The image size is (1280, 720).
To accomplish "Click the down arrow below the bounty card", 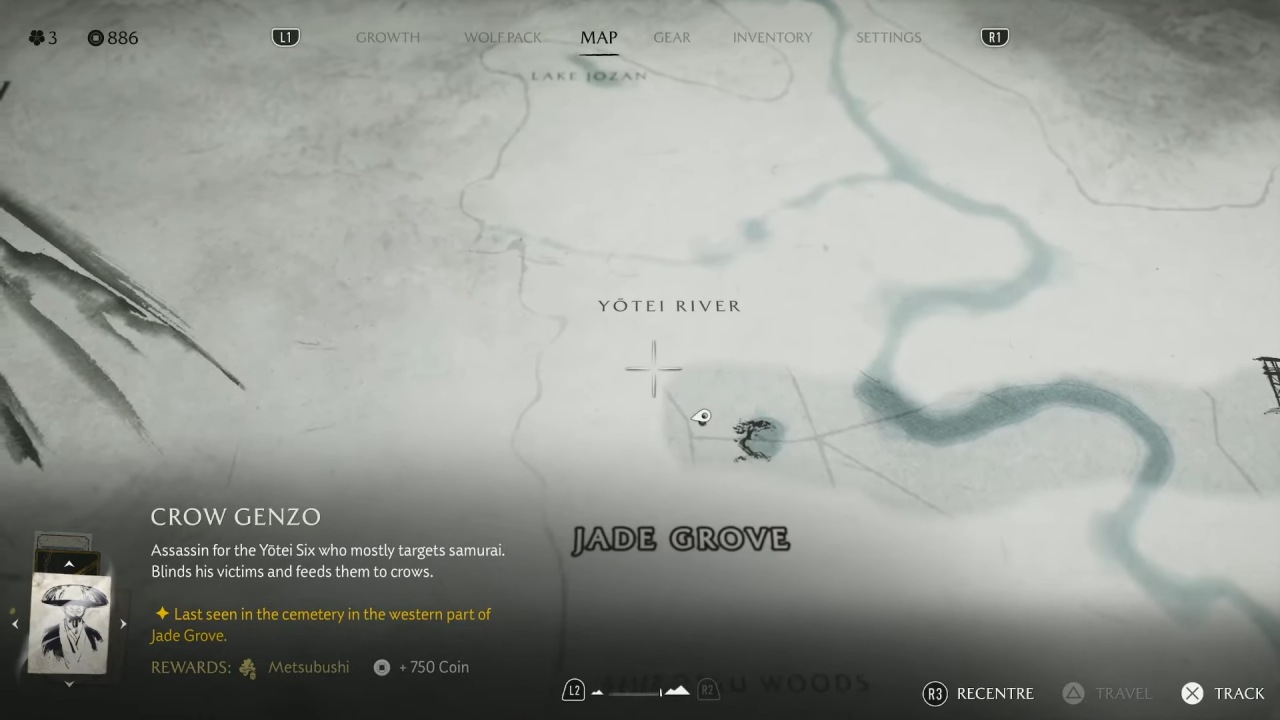I will (69, 684).
